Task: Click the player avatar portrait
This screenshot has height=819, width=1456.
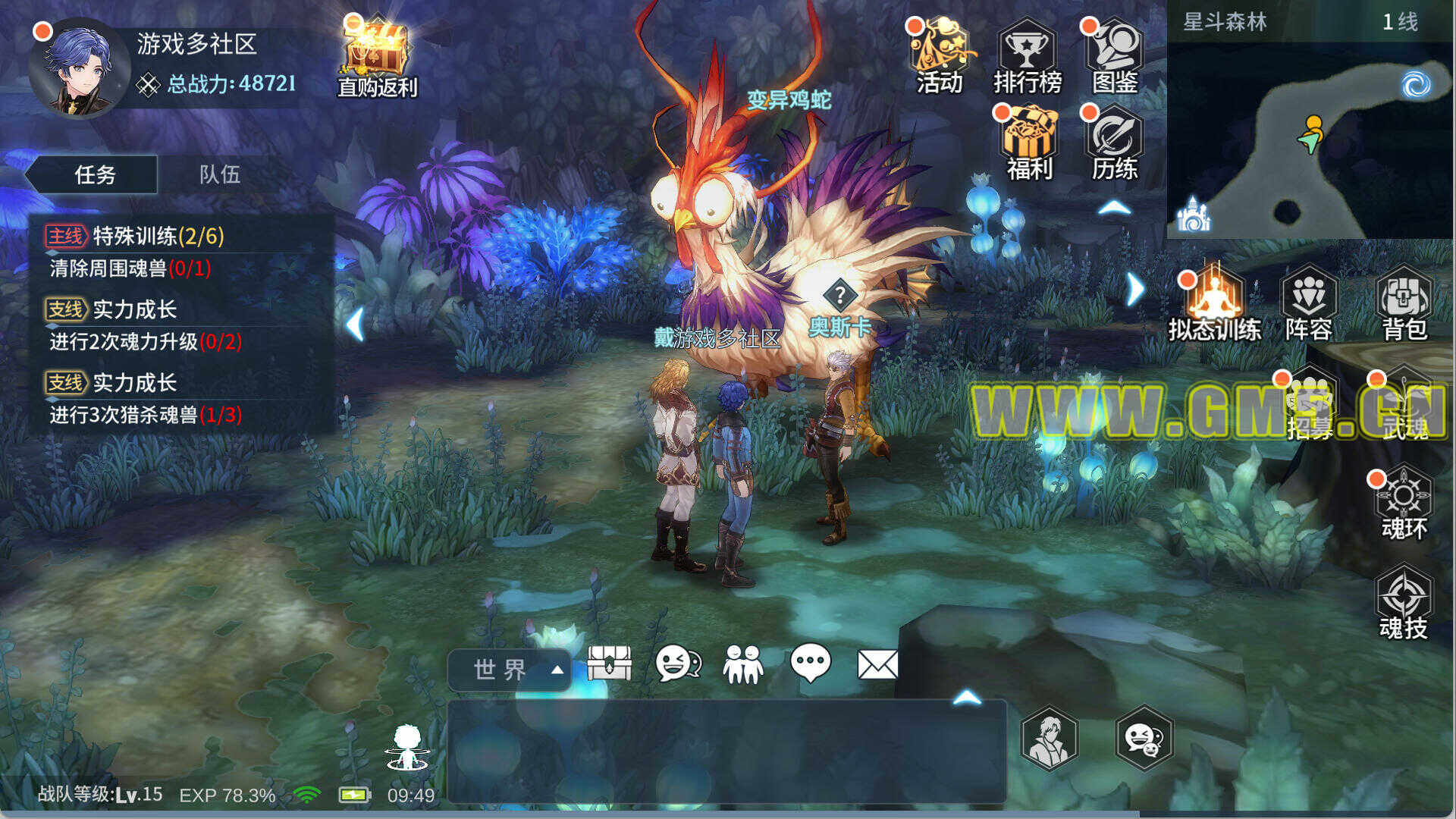Action: coord(78,70)
